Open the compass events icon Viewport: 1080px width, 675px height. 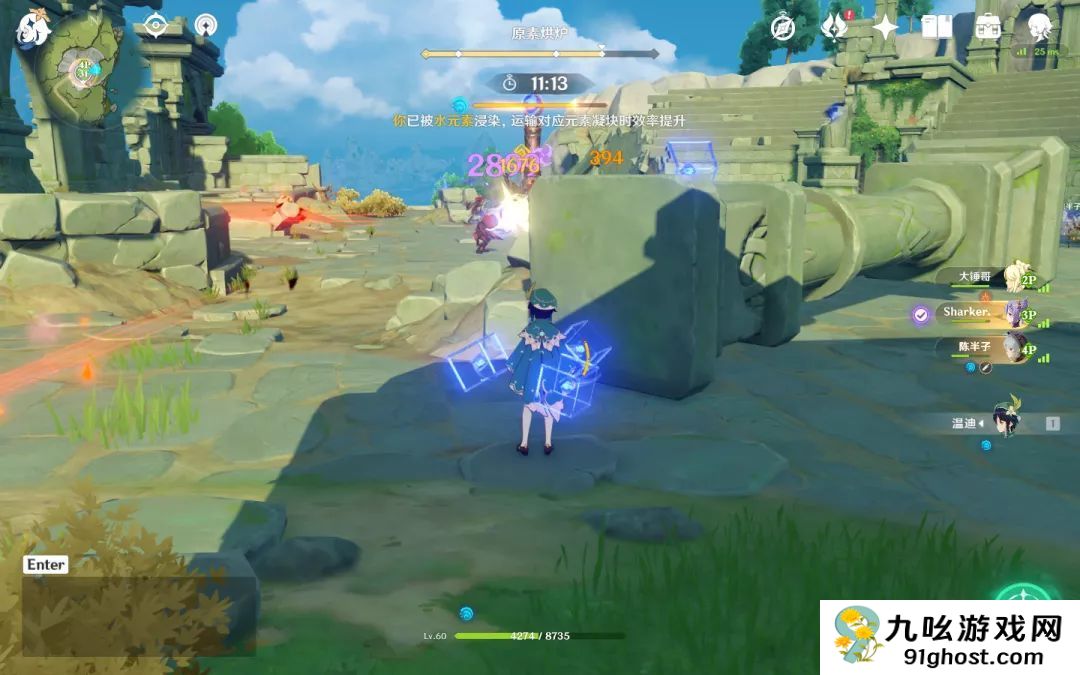(x=783, y=27)
